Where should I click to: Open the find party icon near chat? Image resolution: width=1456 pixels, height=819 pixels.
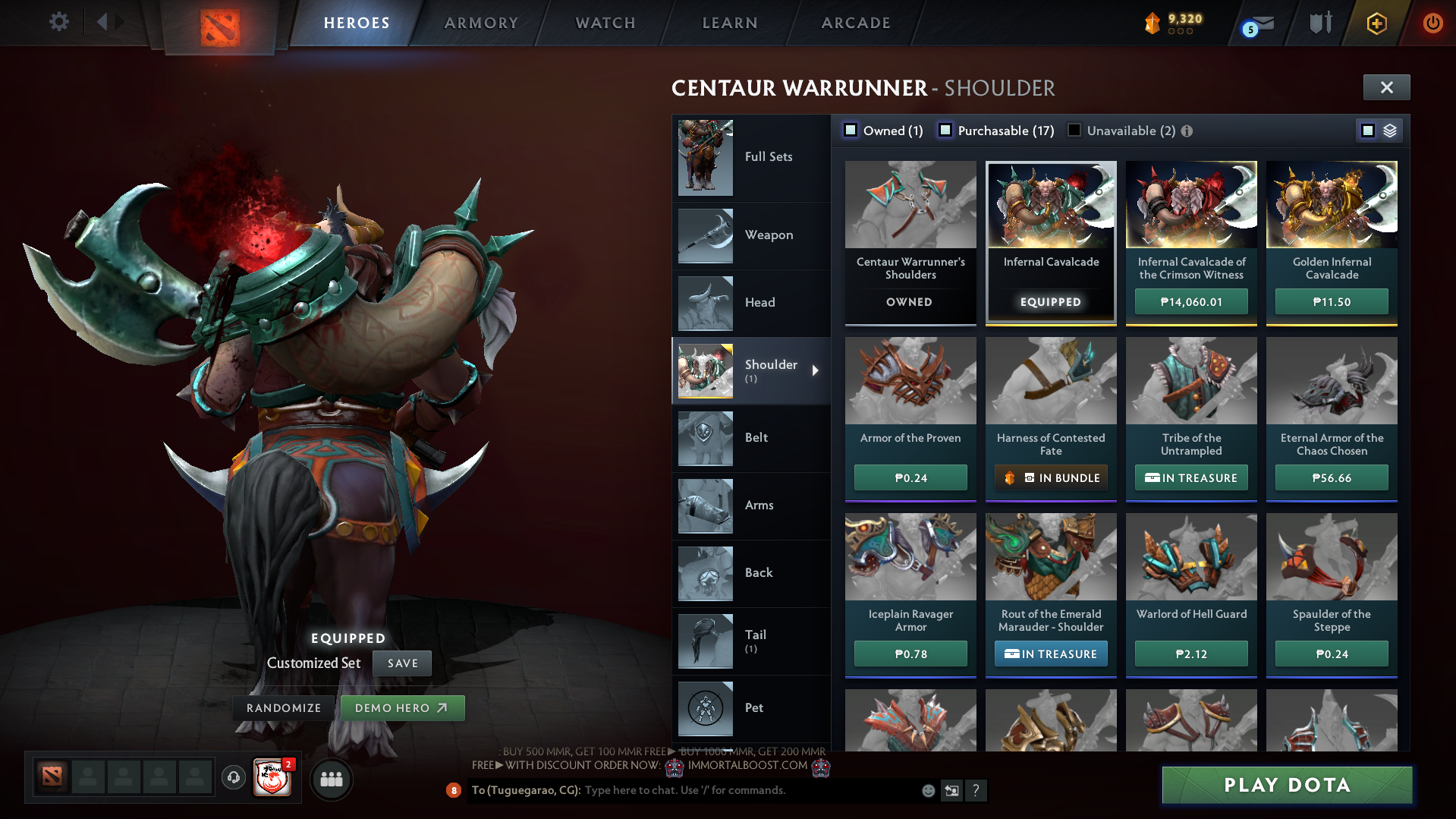pyautogui.click(x=331, y=778)
